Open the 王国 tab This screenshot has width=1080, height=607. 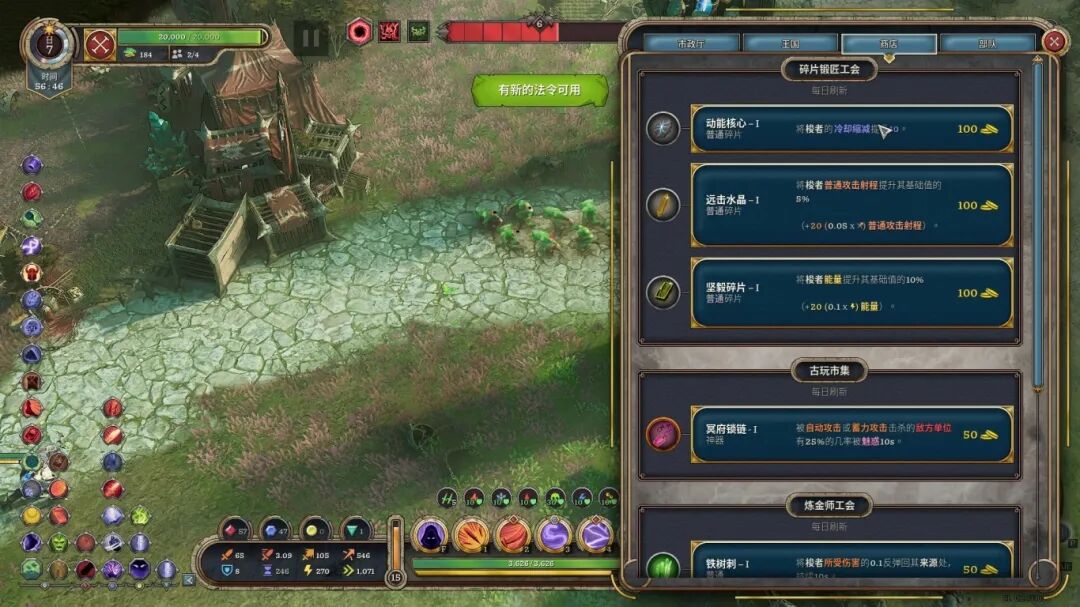790,44
